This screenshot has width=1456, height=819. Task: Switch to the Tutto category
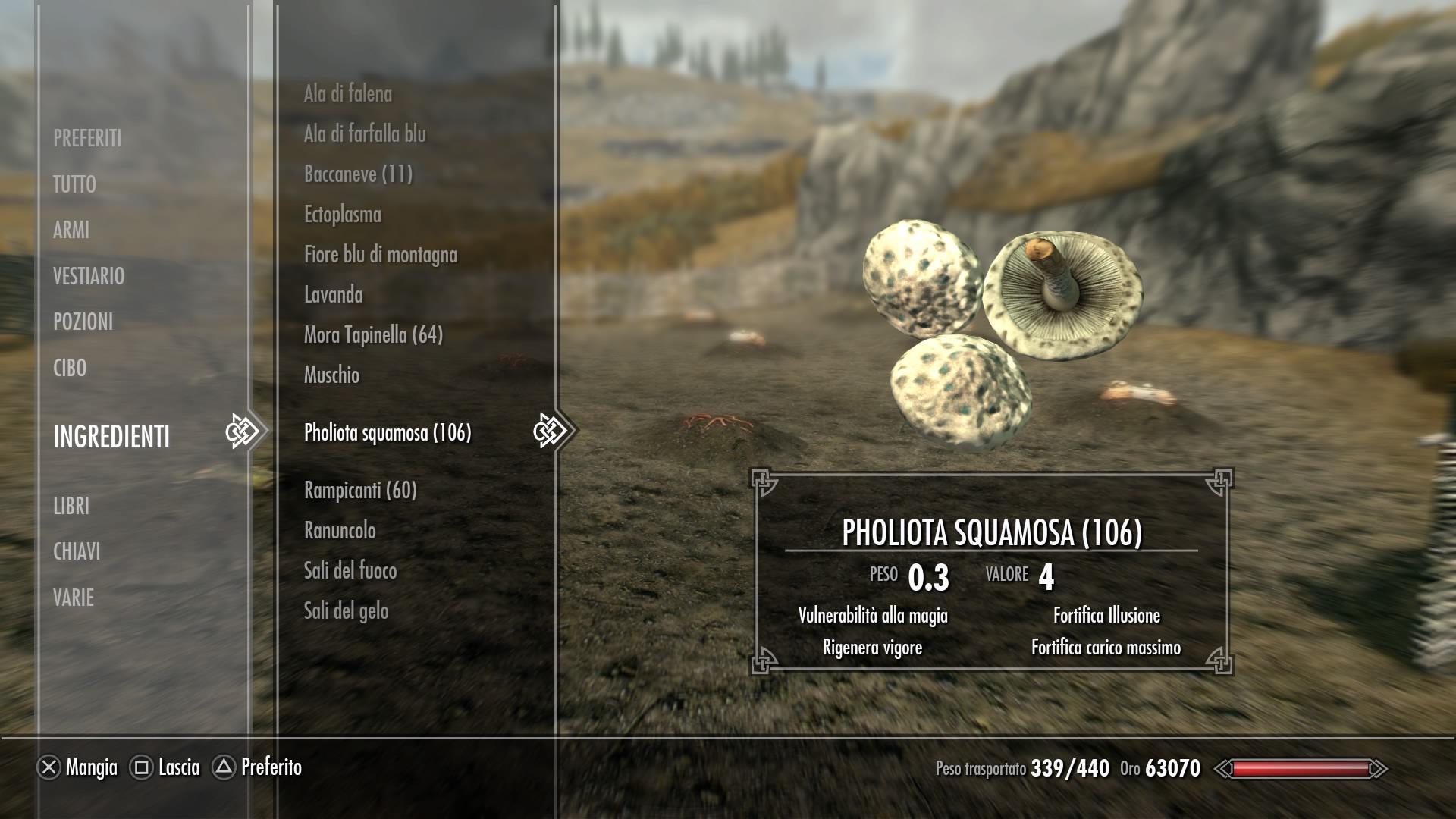[74, 184]
